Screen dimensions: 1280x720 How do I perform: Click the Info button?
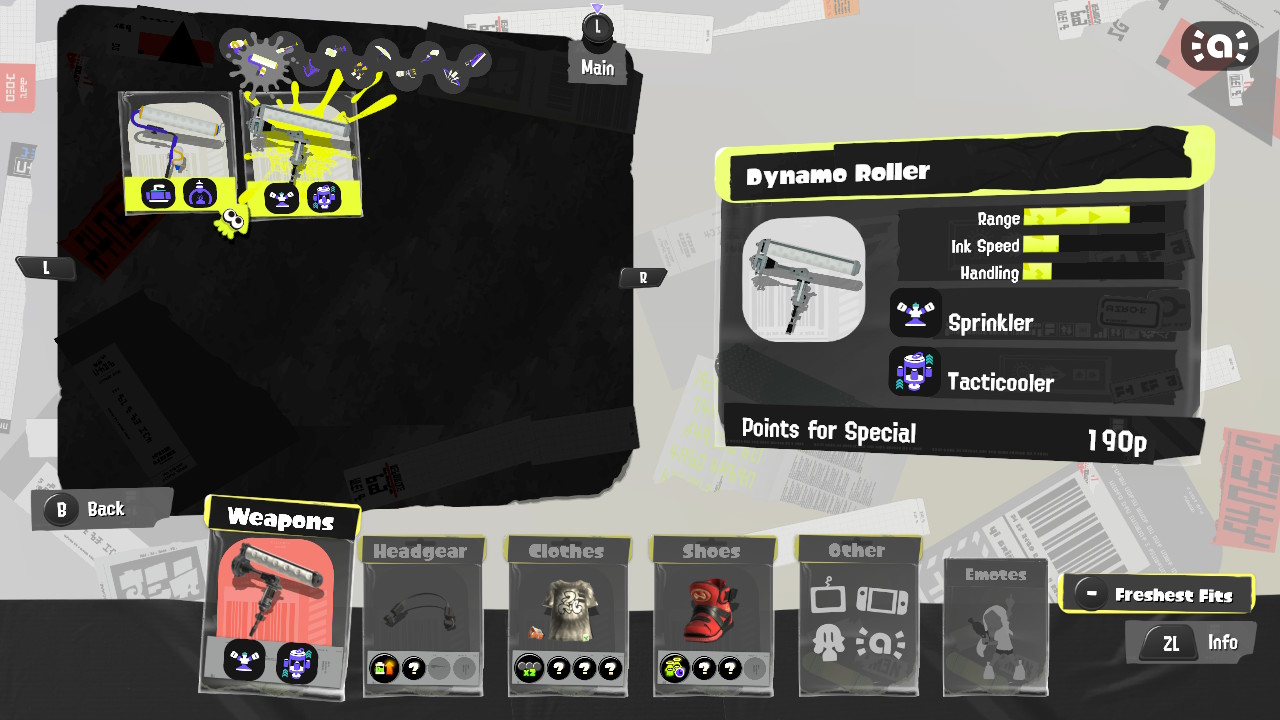tap(1190, 642)
